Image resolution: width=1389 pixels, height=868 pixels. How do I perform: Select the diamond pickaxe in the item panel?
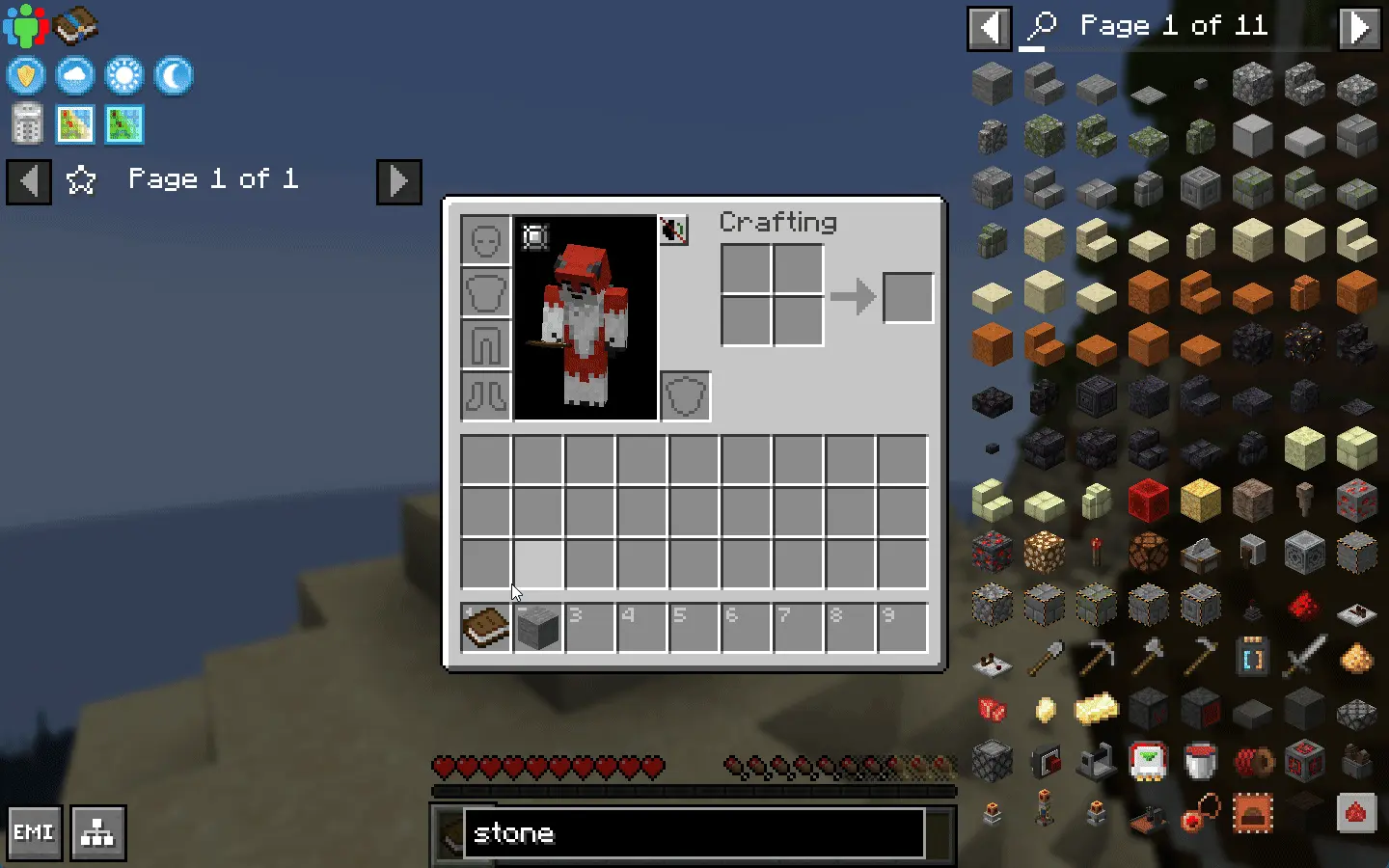tap(1097, 658)
